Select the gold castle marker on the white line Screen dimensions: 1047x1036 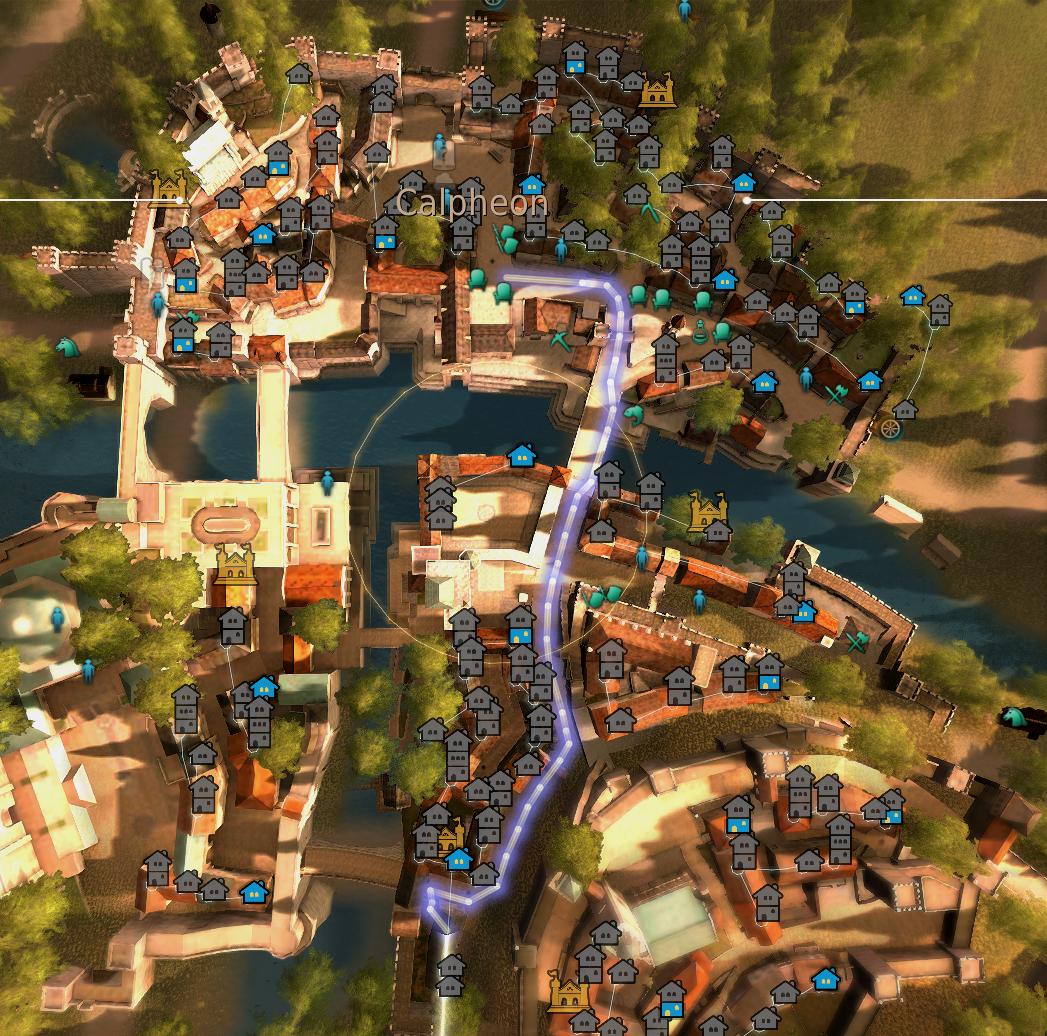170,185
